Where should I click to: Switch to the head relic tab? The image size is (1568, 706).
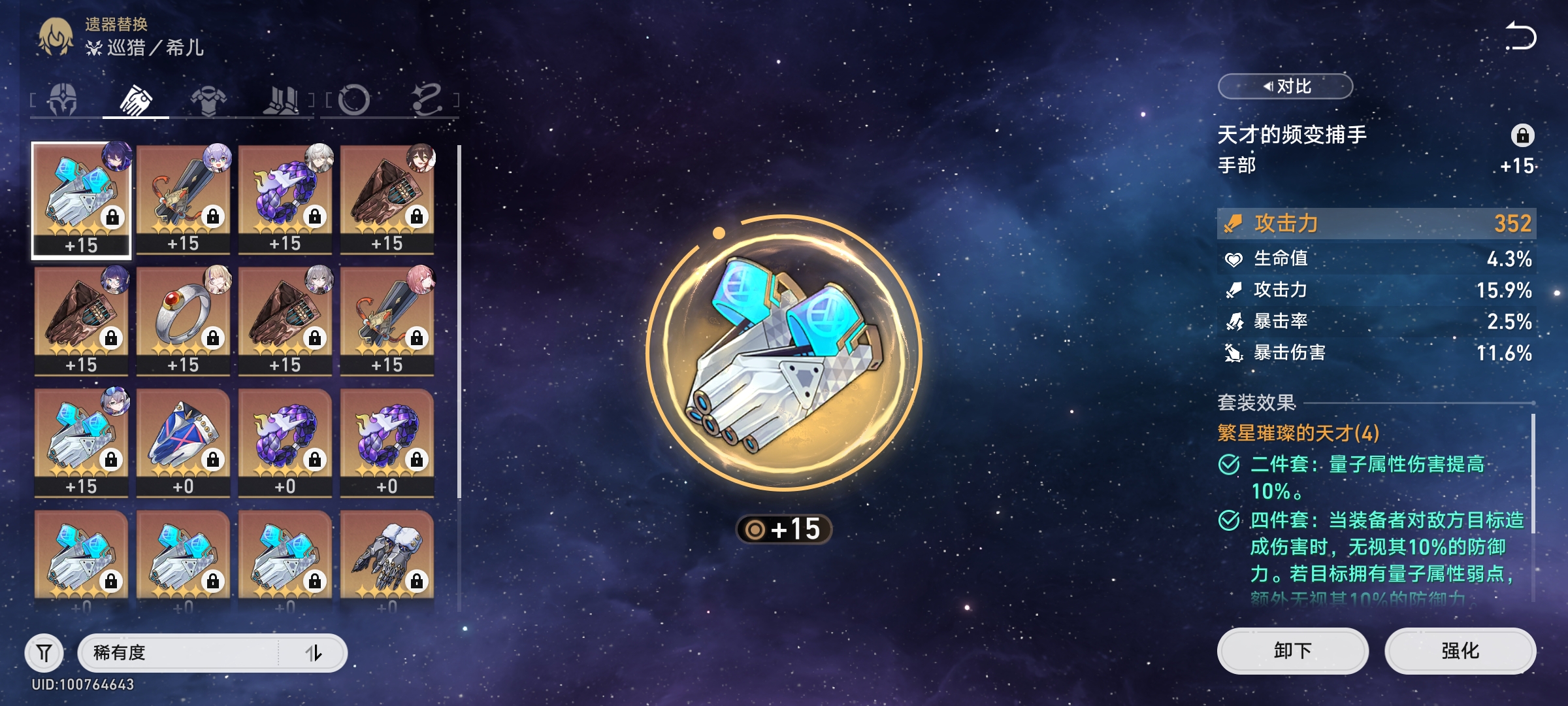(63, 100)
